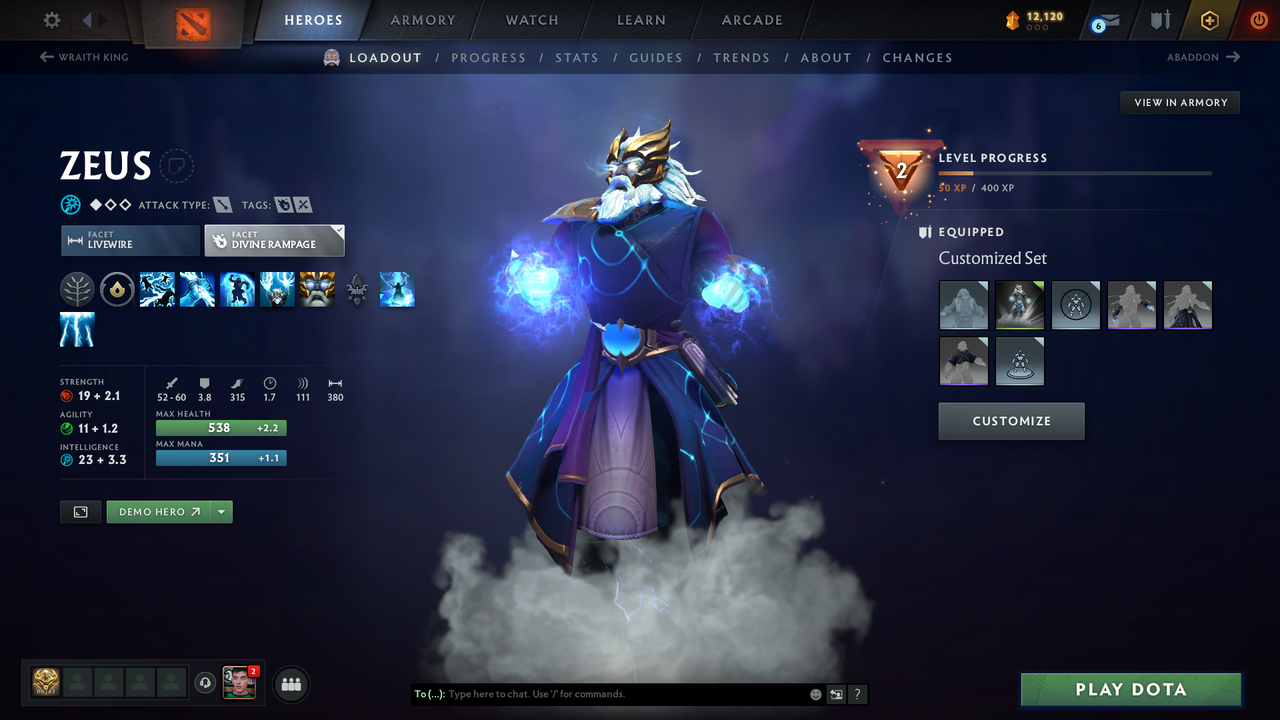The height and width of the screenshot is (720, 1280).
Task: Click the CUSTOMIZE button
Action: [1011, 421]
